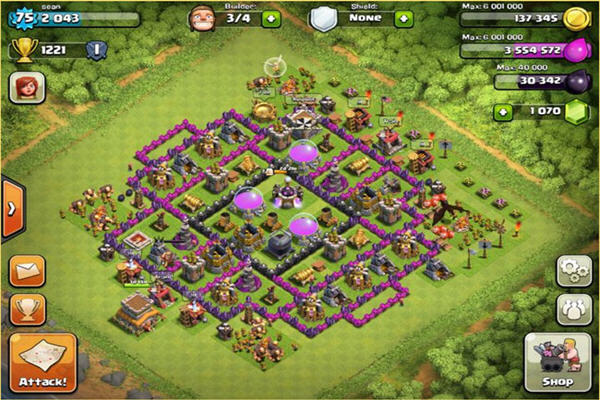Expand the chat panel arrow tab
The image size is (600, 400).
point(11,209)
